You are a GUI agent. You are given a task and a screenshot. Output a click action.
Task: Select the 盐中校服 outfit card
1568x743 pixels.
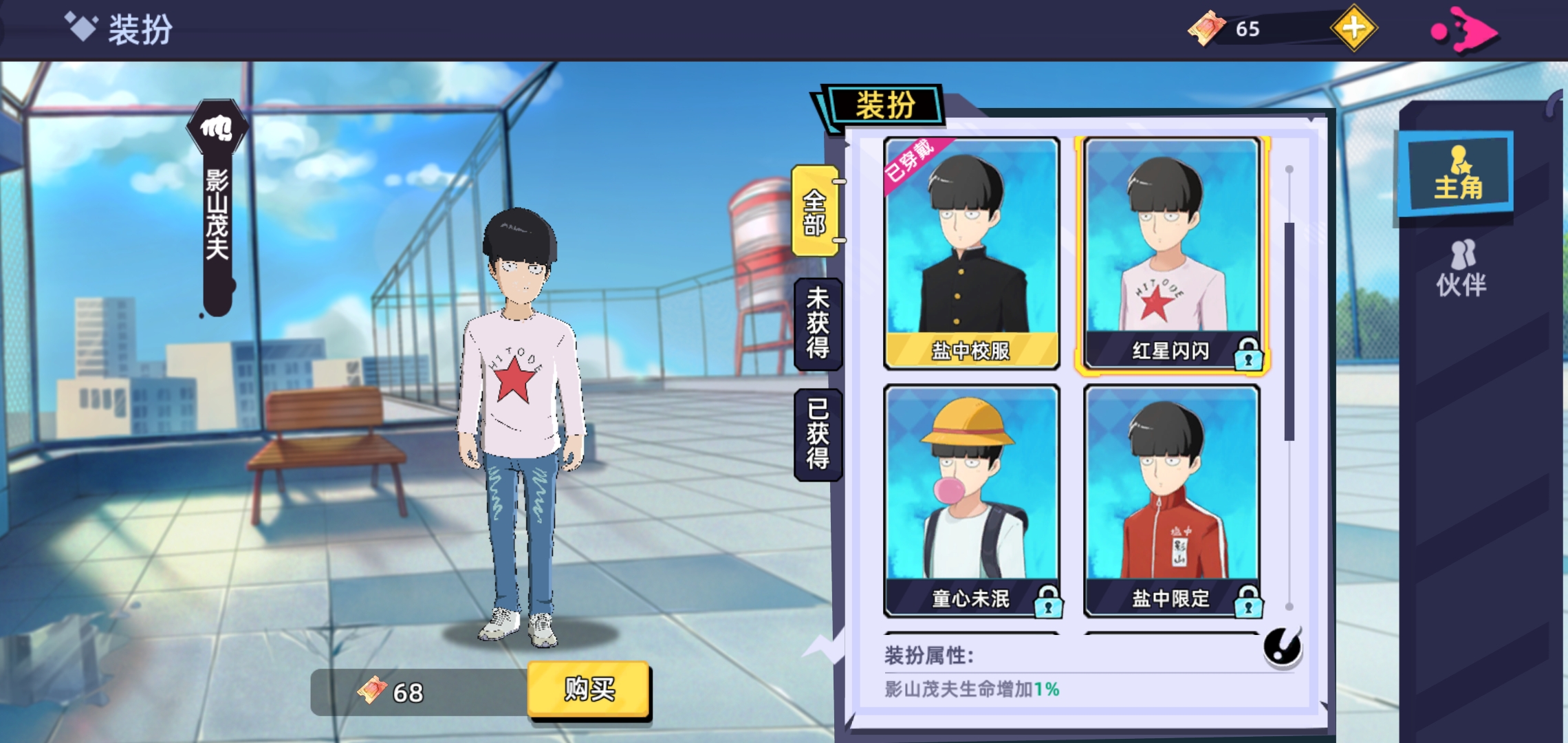971,252
